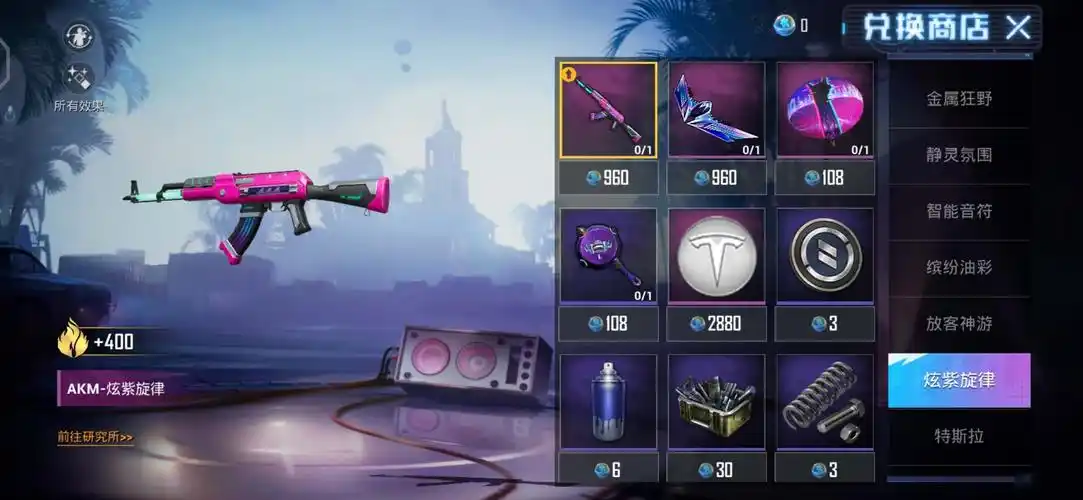This screenshot has width=1083, height=500.
Task: Open the 静灵氛围 category
Action: click(x=959, y=155)
